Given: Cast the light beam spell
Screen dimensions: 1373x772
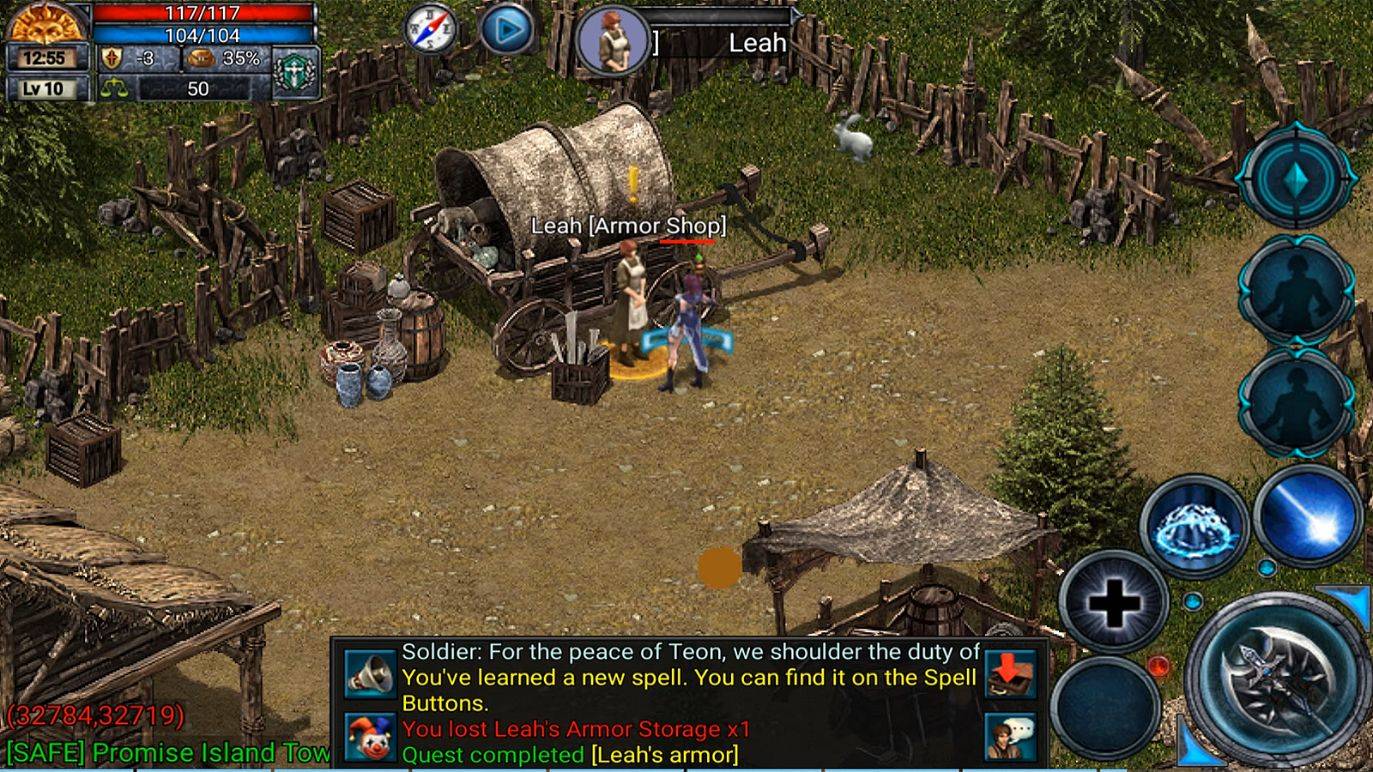Looking at the screenshot, I should pyautogui.click(x=1310, y=512).
